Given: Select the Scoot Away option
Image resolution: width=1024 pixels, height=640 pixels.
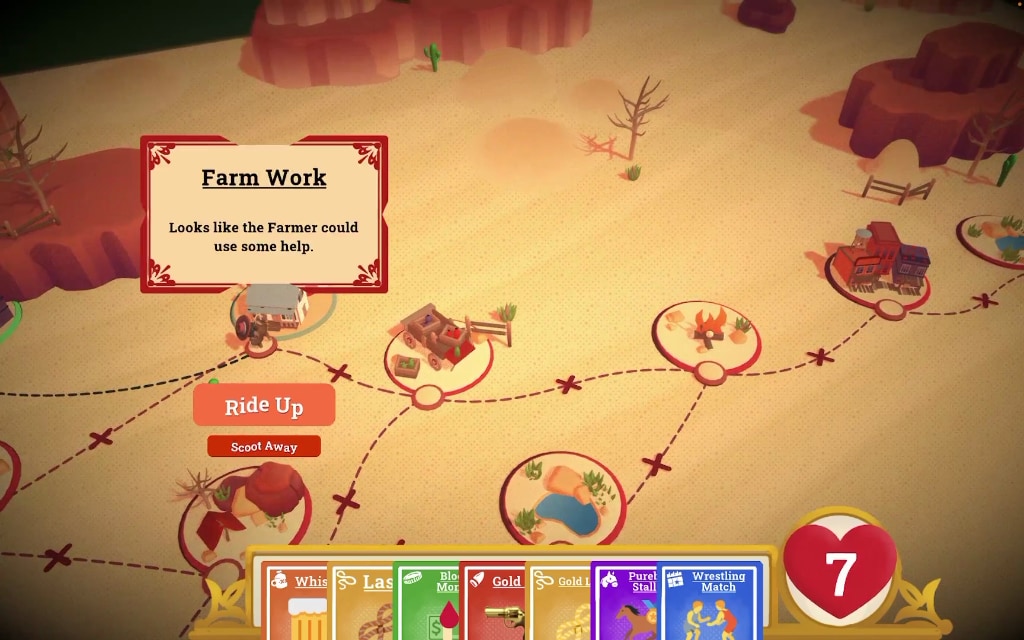Looking at the screenshot, I should [x=264, y=446].
